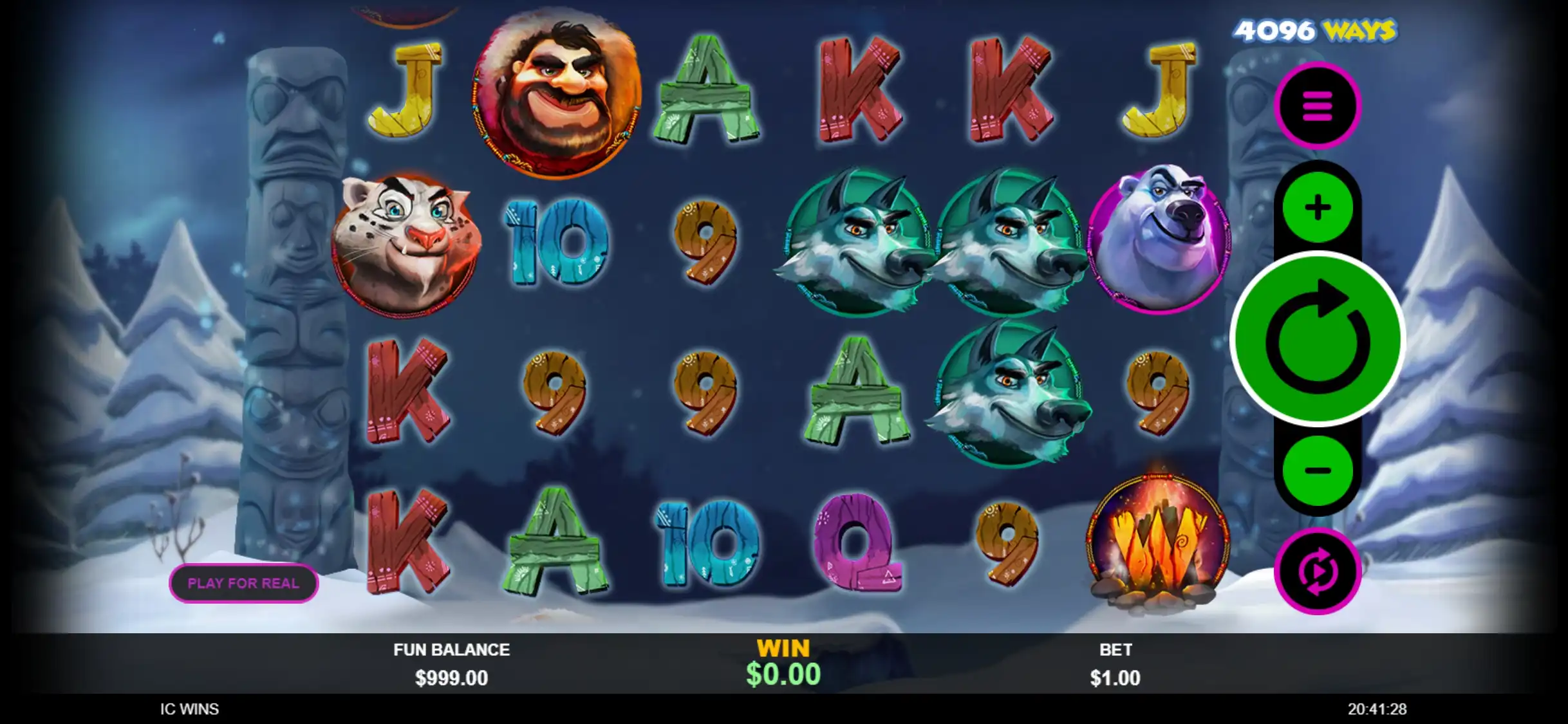The height and width of the screenshot is (724, 1568).
Task: Decrease the bet with the minus button
Action: pos(1318,470)
